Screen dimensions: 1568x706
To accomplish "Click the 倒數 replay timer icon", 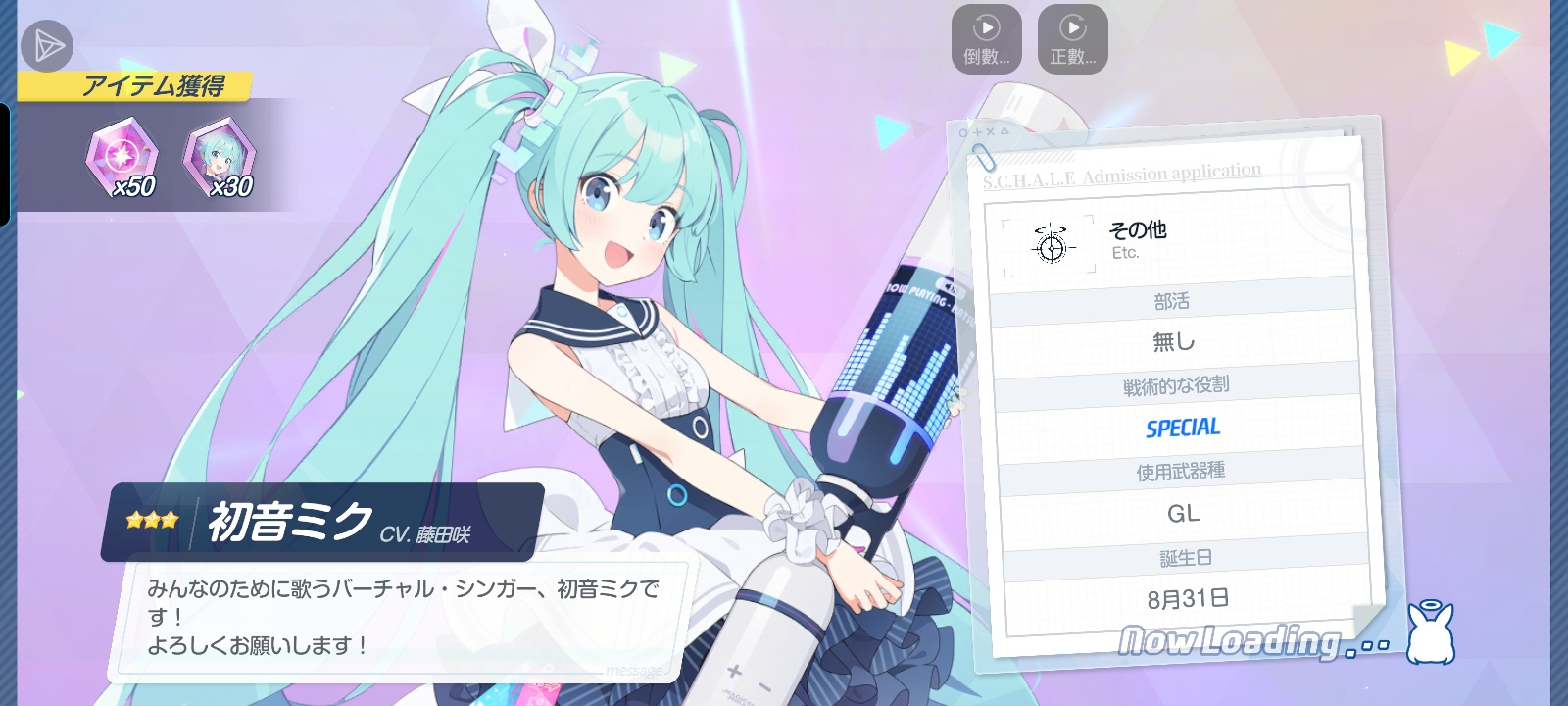I will [985, 37].
